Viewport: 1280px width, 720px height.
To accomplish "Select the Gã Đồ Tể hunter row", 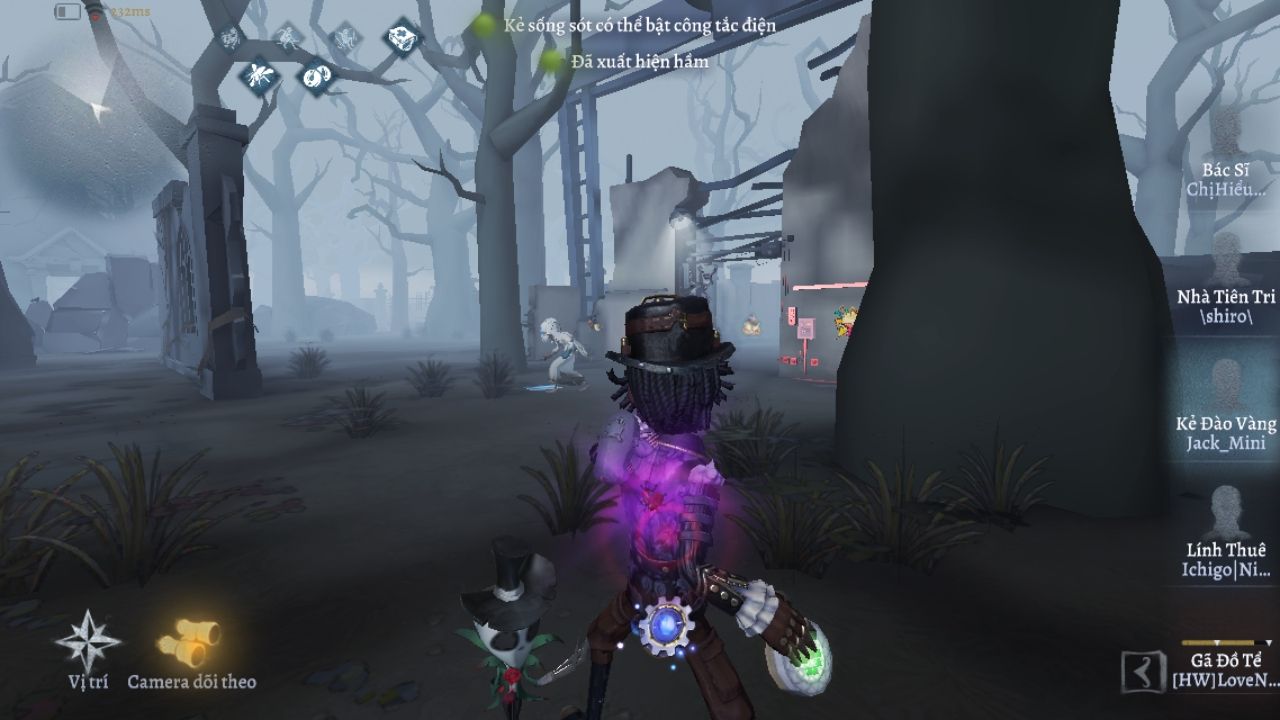I will [x=1225, y=668].
